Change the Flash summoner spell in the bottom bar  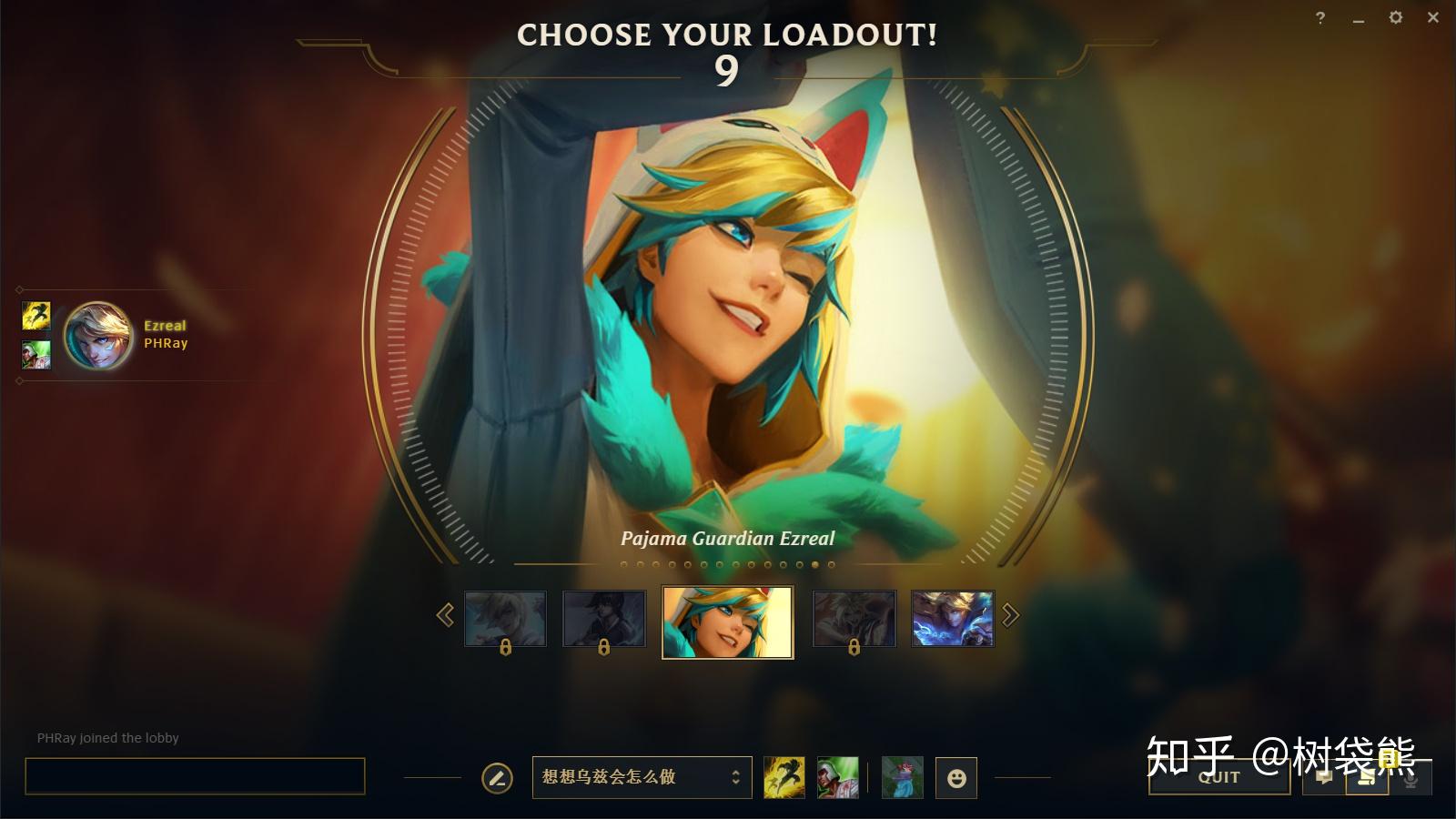point(784,778)
